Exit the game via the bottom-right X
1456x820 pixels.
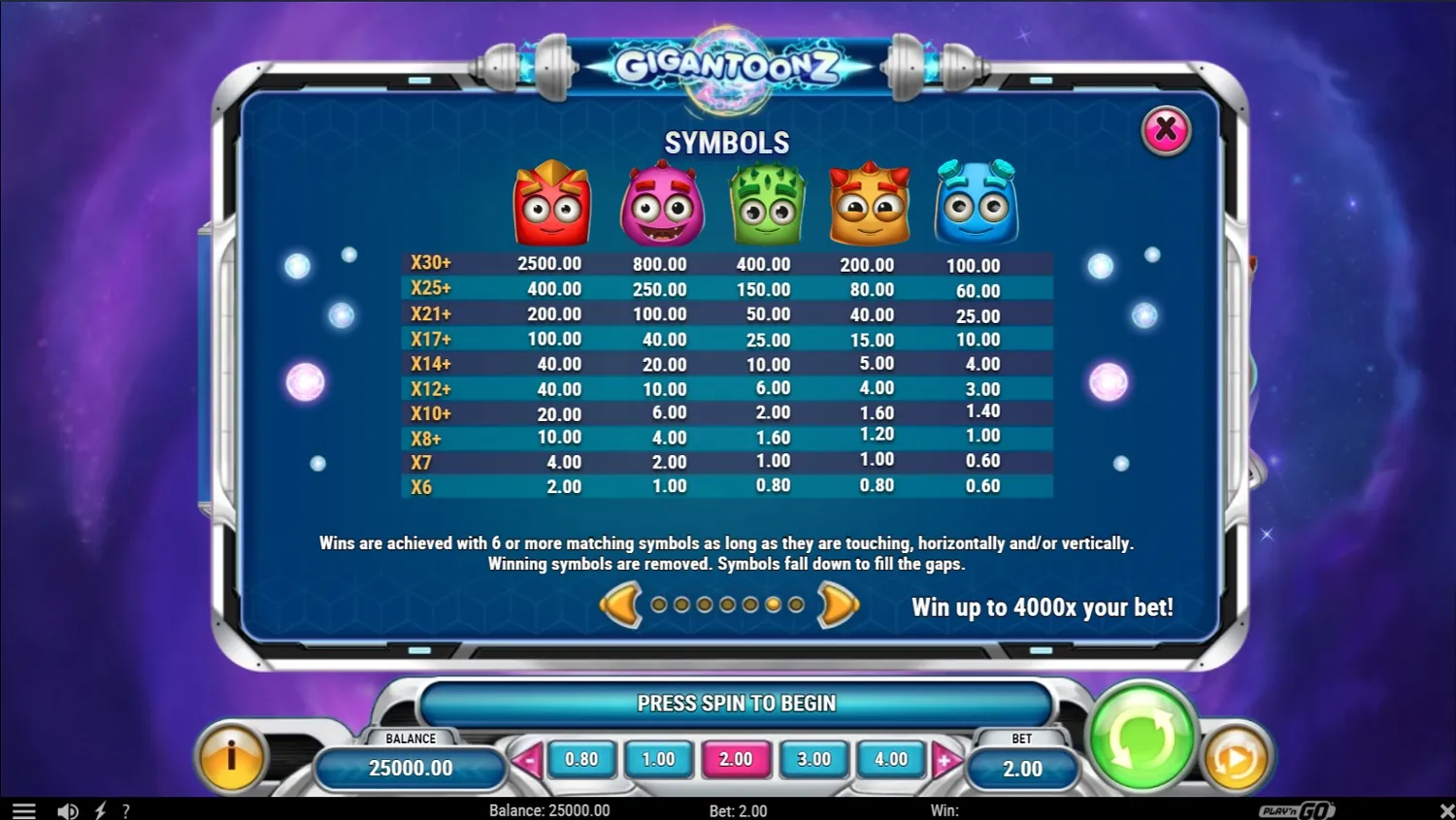1444,810
